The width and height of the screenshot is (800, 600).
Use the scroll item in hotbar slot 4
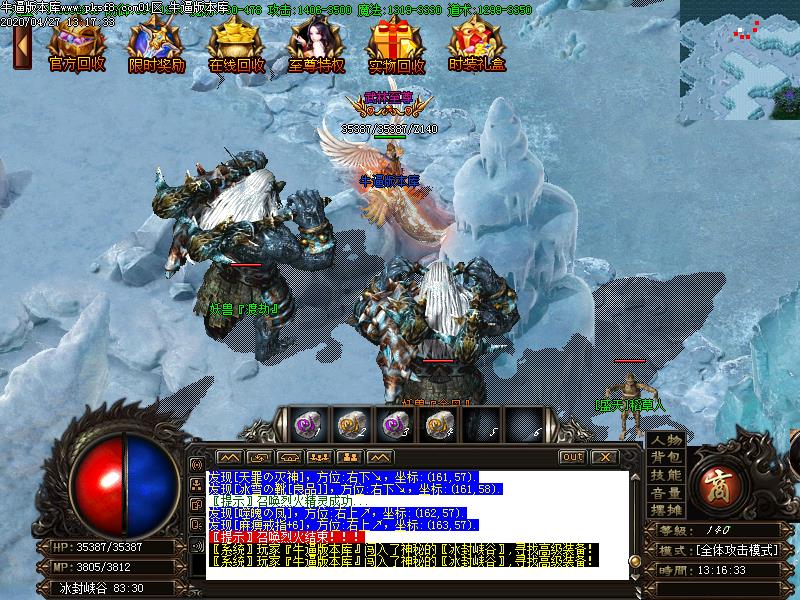coord(436,425)
